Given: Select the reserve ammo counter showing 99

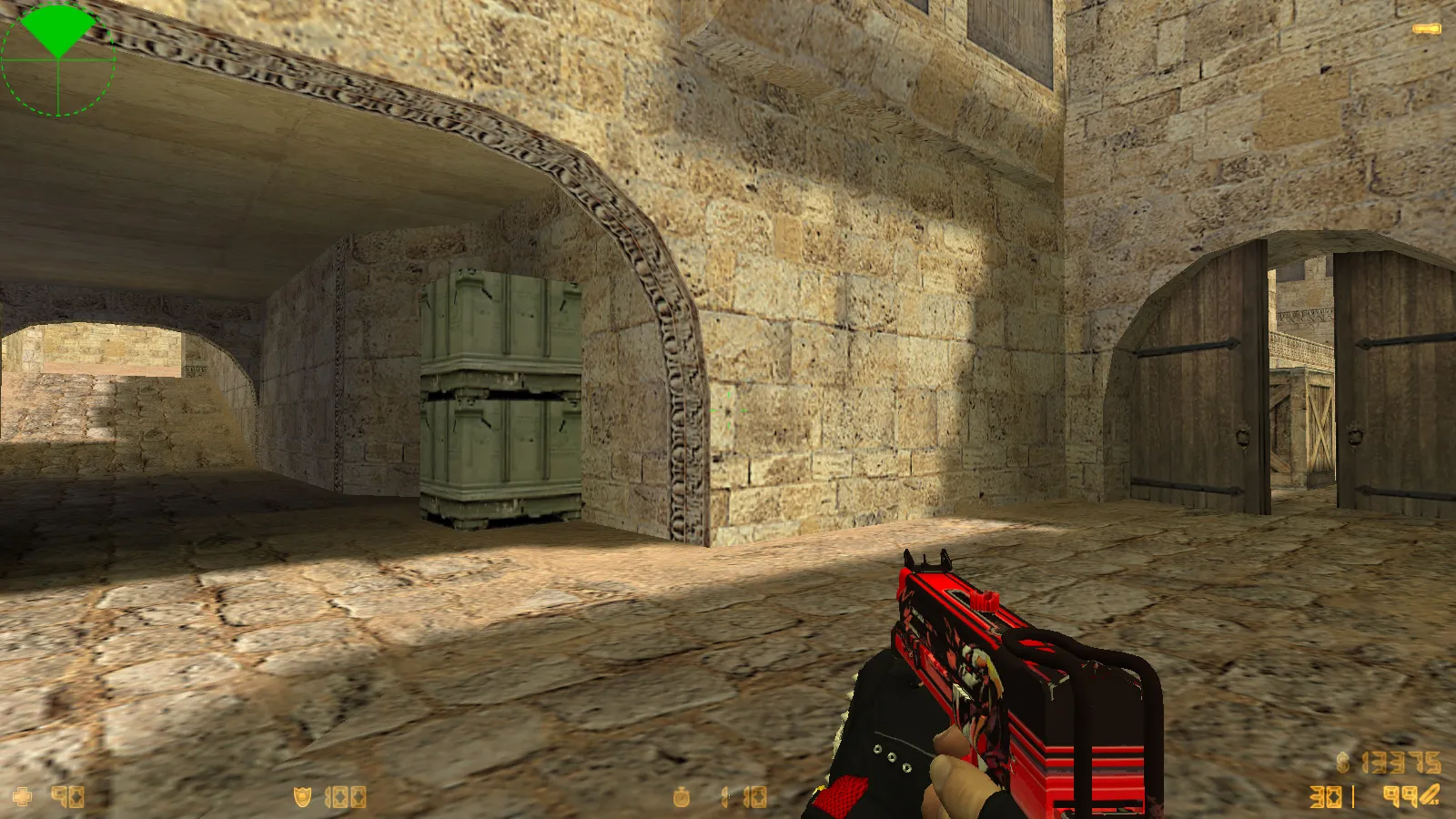Looking at the screenshot, I should coord(1401,795).
